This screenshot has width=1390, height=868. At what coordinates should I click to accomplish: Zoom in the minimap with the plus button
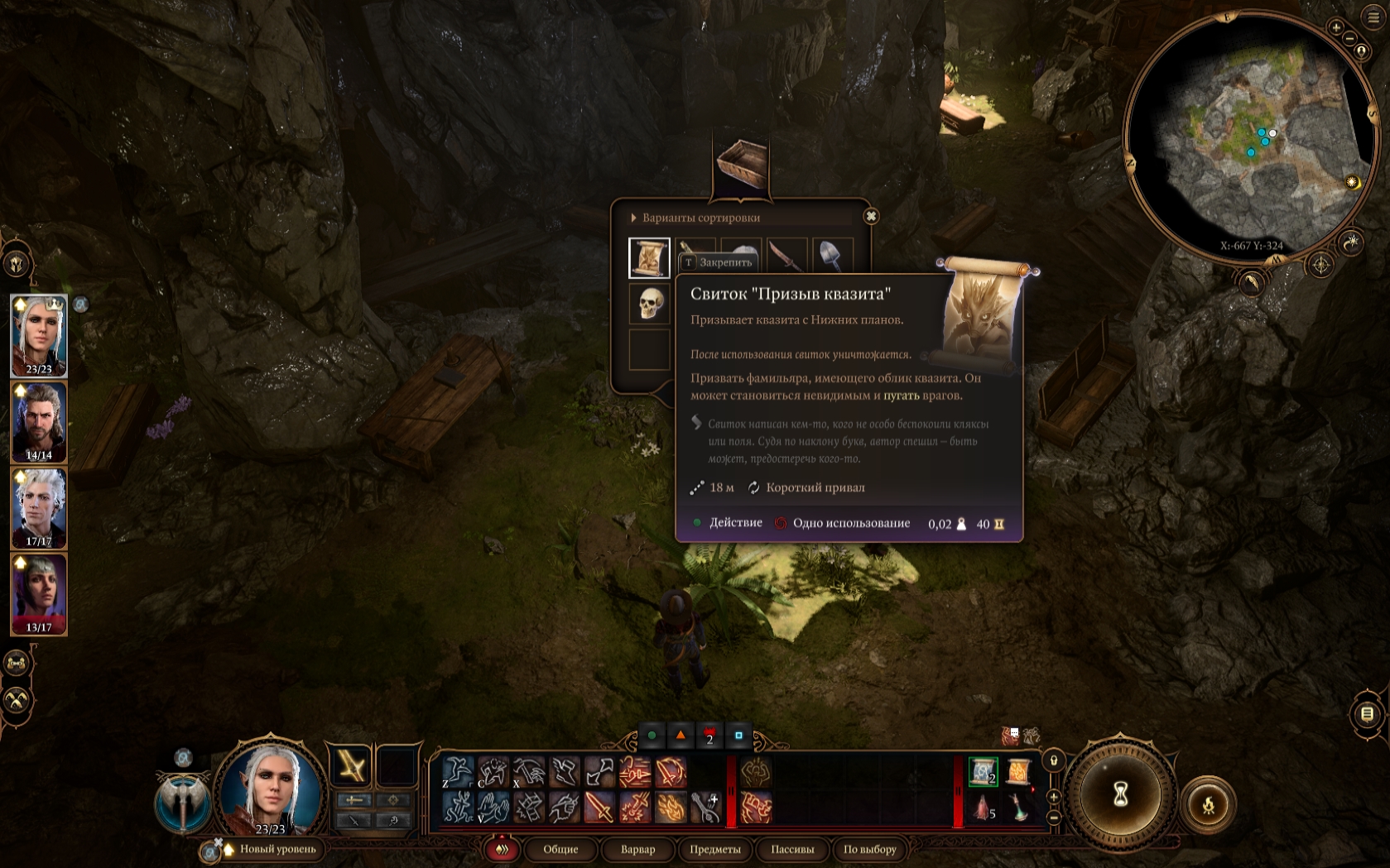point(1335,27)
